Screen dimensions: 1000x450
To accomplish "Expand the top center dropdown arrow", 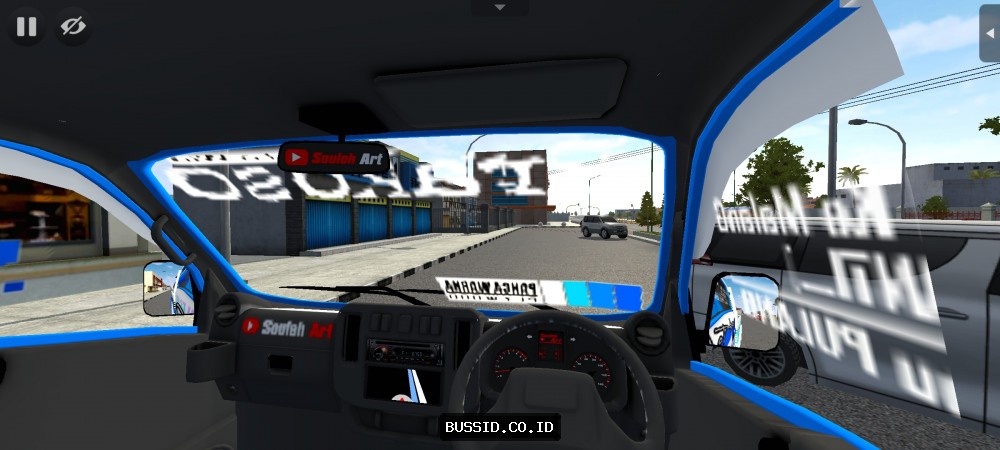I will pyautogui.click(x=499, y=8).
